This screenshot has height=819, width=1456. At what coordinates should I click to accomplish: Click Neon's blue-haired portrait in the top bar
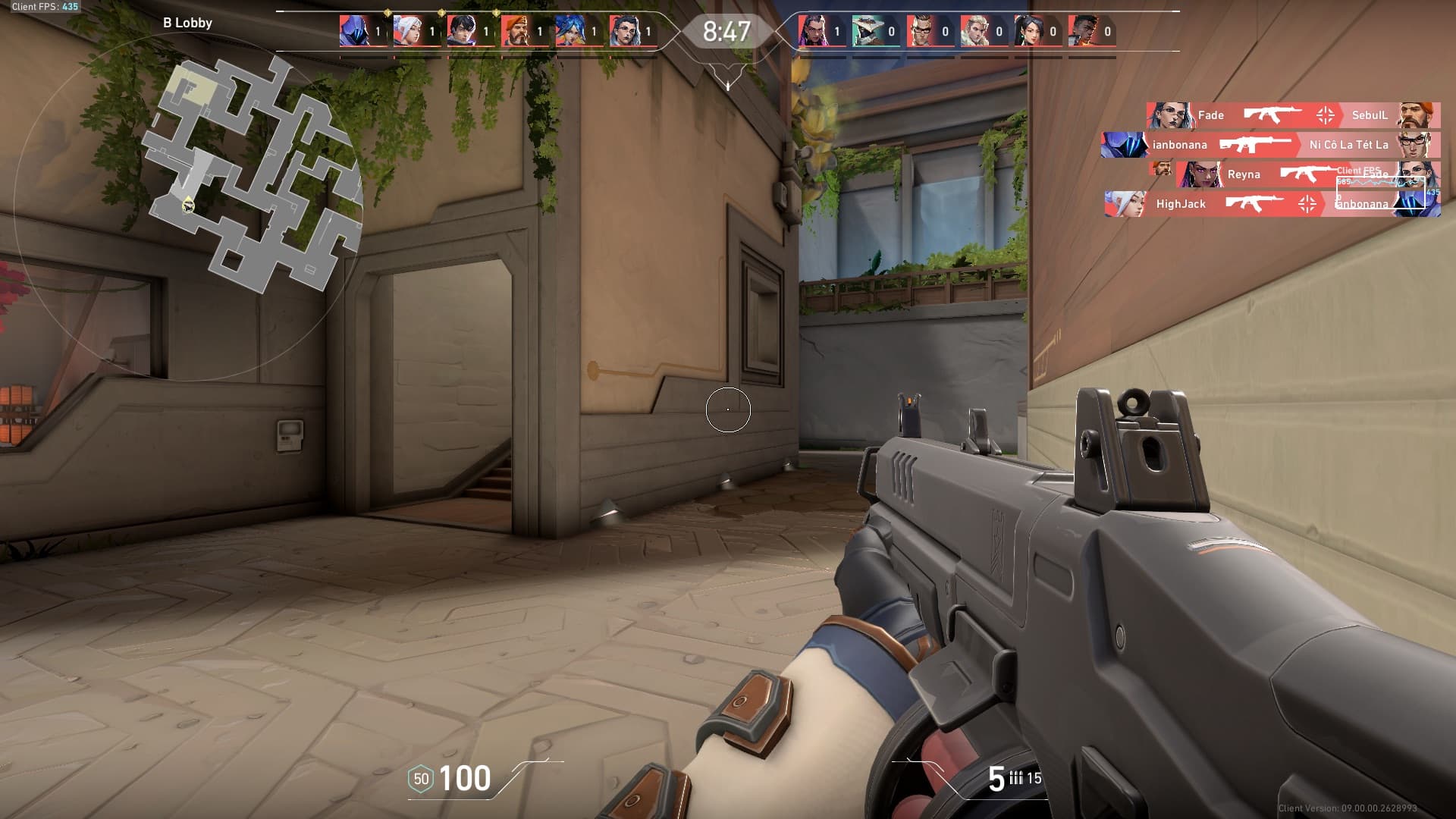pos(570,32)
